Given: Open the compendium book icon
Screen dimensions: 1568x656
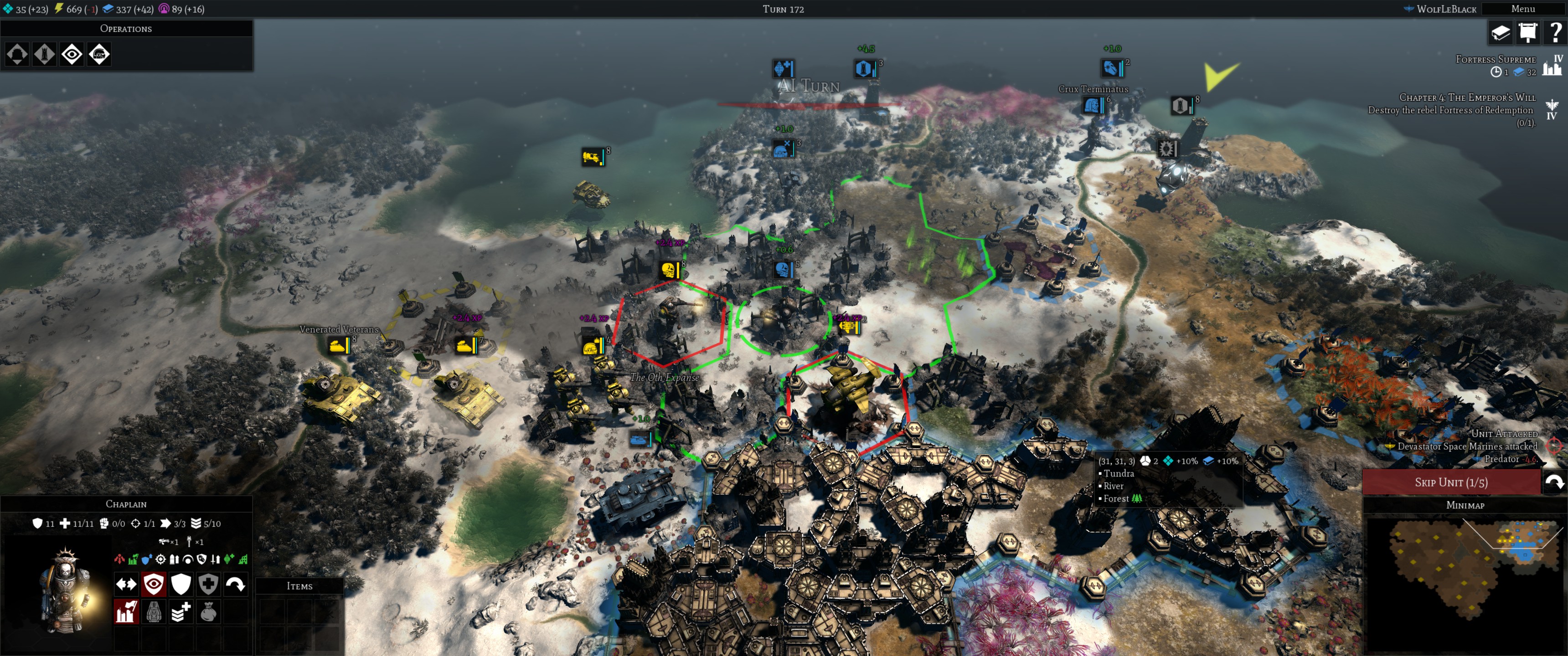Looking at the screenshot, I should coord(1501,32).
